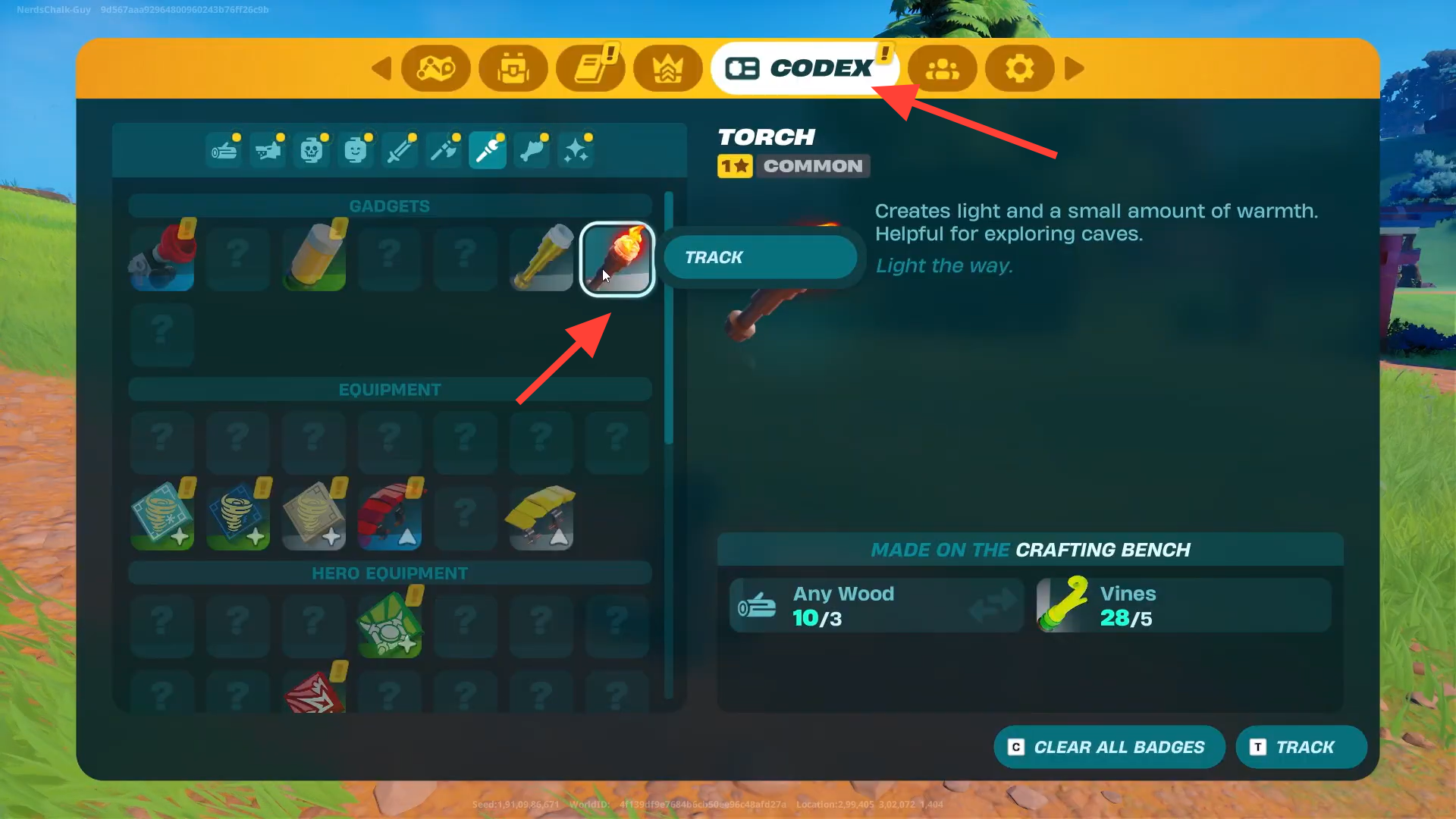1456x819 pixels.
Task: Open the journal book tab
Action: point(591,68)
